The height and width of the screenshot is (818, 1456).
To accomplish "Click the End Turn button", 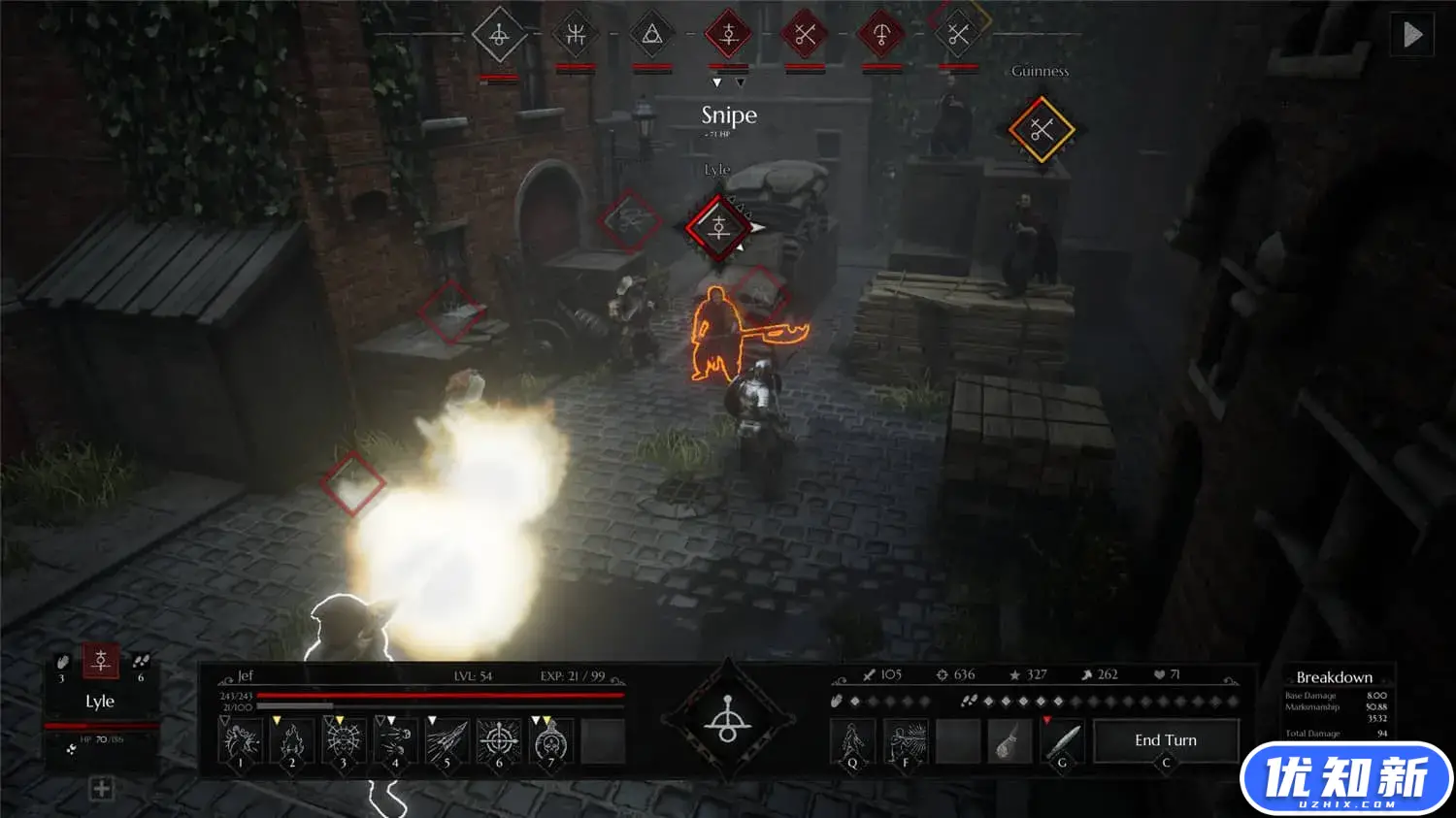I will [x=1166, y=740].
